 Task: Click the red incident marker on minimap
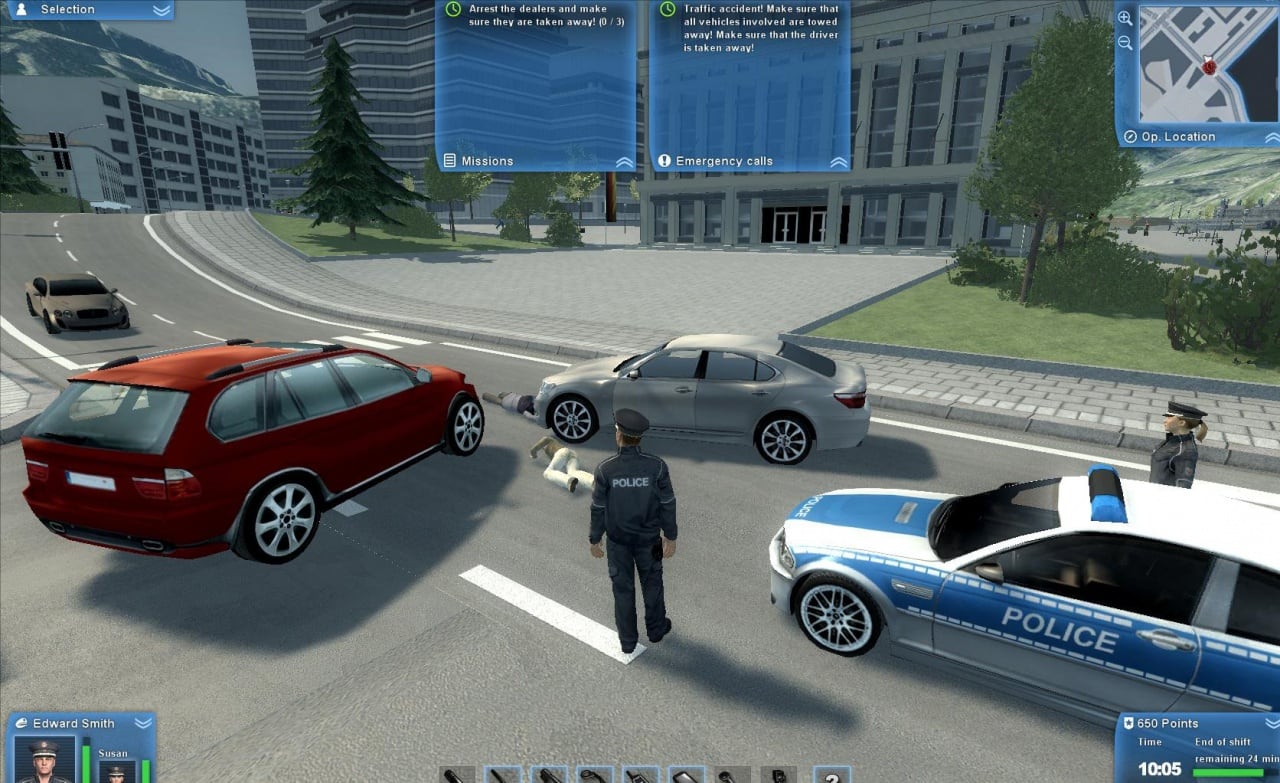pyautogui.click(x=1210, y=66)
